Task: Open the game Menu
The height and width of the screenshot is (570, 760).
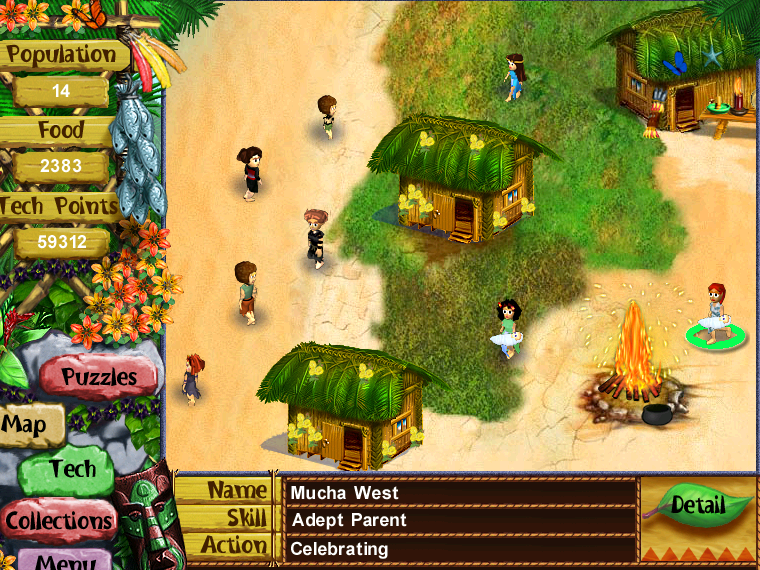Action: click(x=64, y=560)
